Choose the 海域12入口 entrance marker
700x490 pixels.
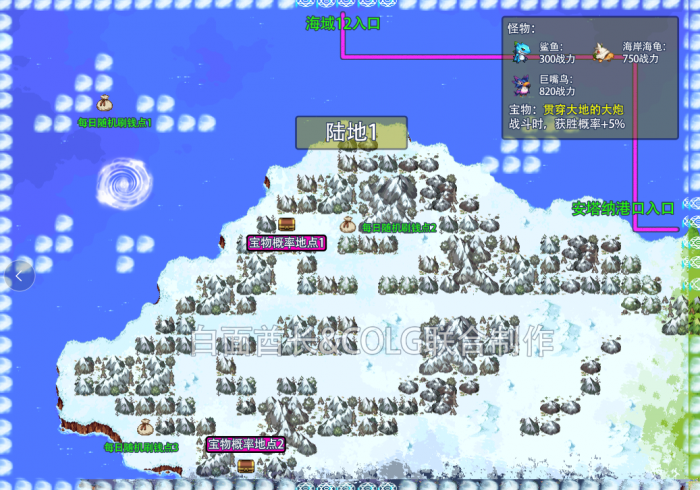pos(343,23)
